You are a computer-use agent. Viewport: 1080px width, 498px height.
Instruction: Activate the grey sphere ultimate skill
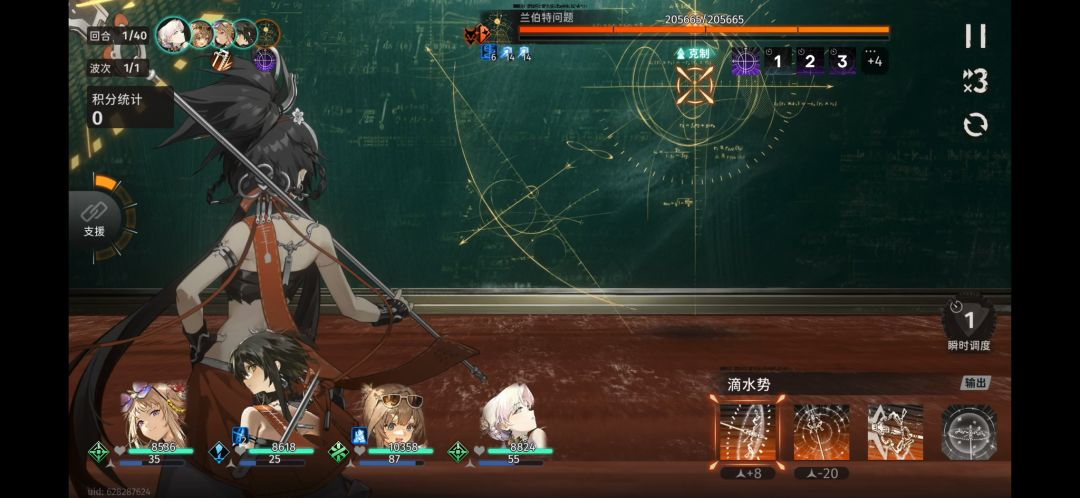pyautogui.click(x=969, y=432)
